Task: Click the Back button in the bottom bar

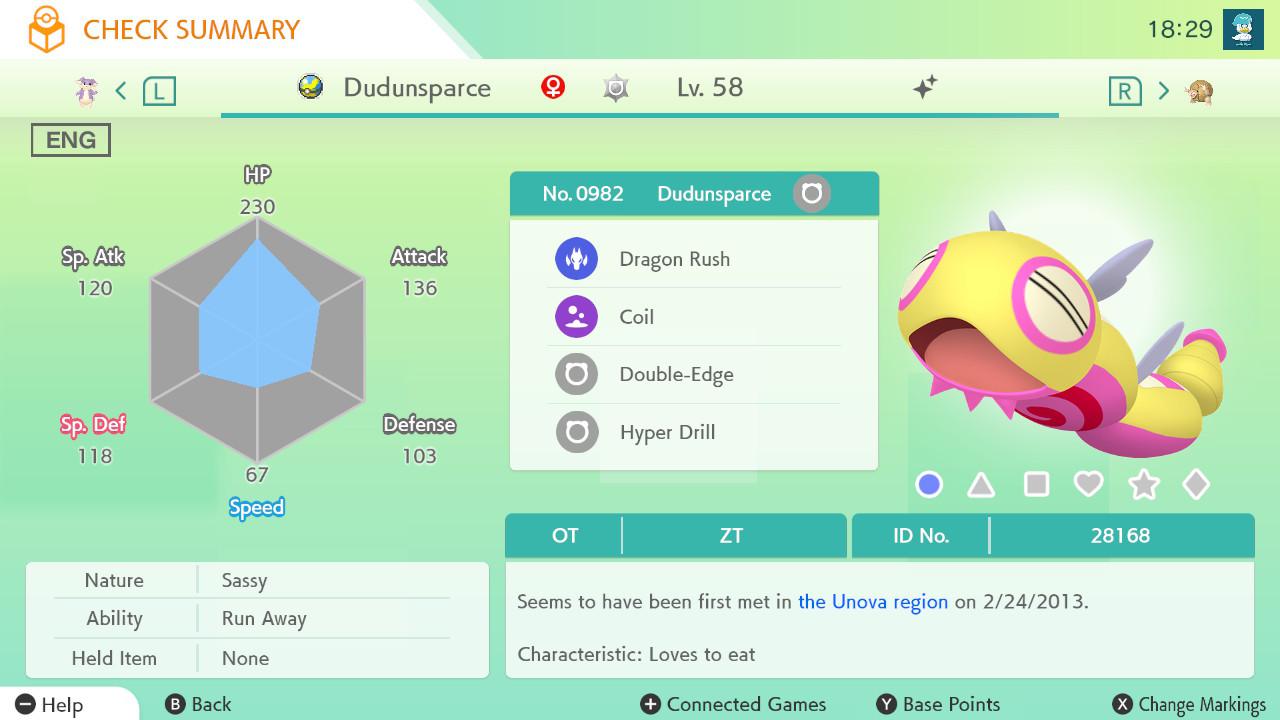Action: coord(199,704)
